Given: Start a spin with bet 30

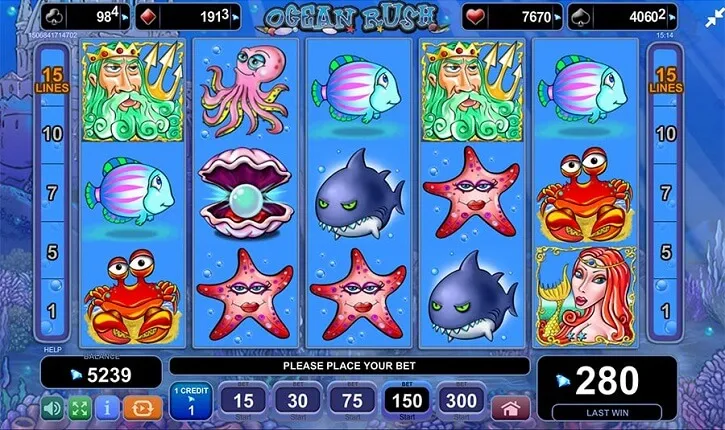Looking at the screenshot, I should [296, 401].
